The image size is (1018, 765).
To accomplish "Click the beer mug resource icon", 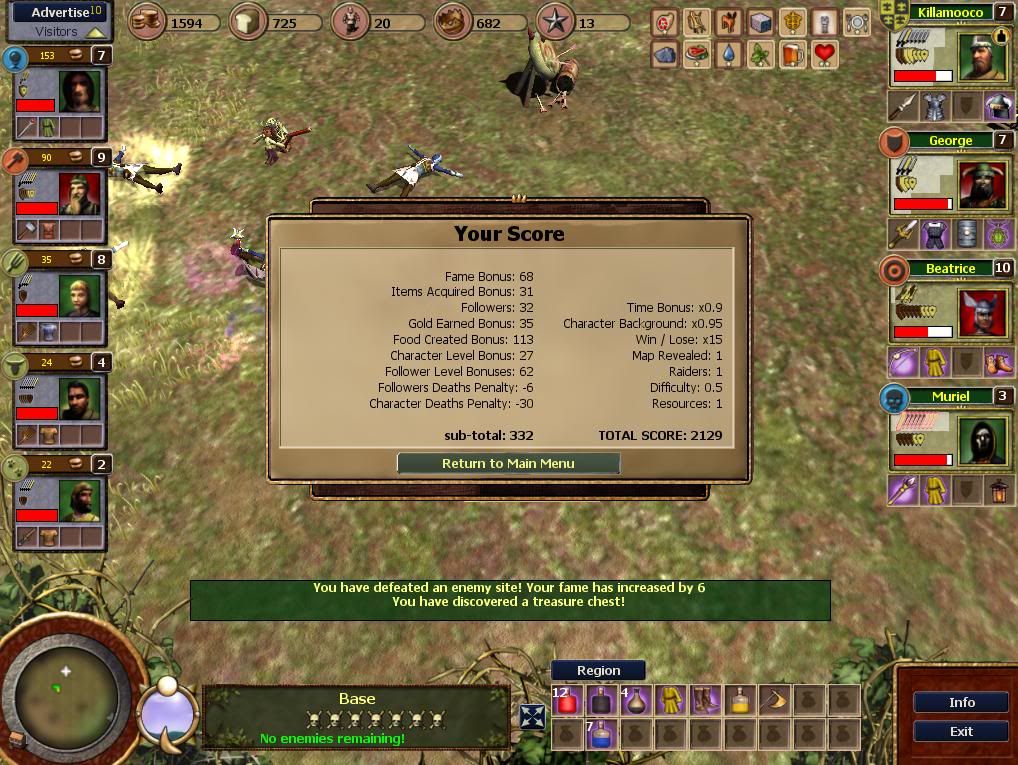I will (792, 53).
